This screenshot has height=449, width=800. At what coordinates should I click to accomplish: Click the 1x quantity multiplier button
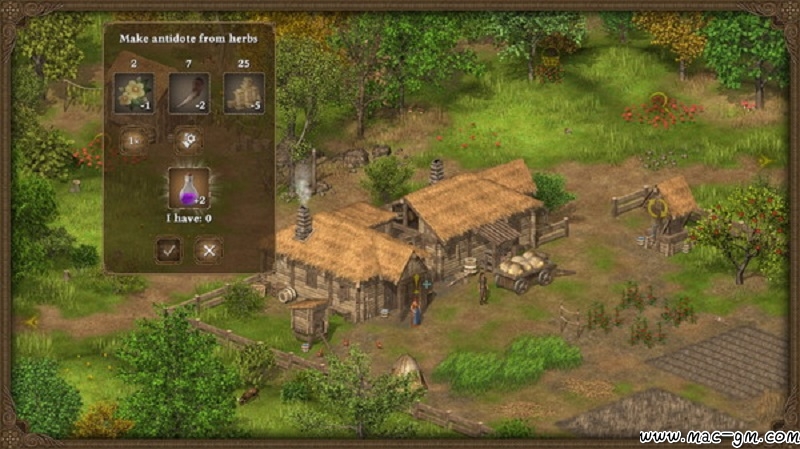point(133,140)
